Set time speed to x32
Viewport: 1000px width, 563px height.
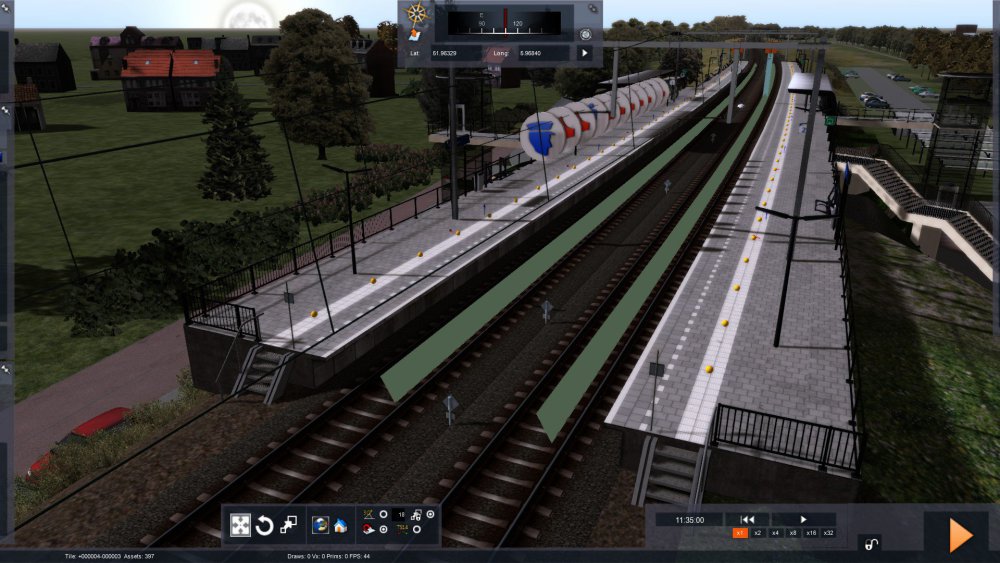[x=828, y=533]
